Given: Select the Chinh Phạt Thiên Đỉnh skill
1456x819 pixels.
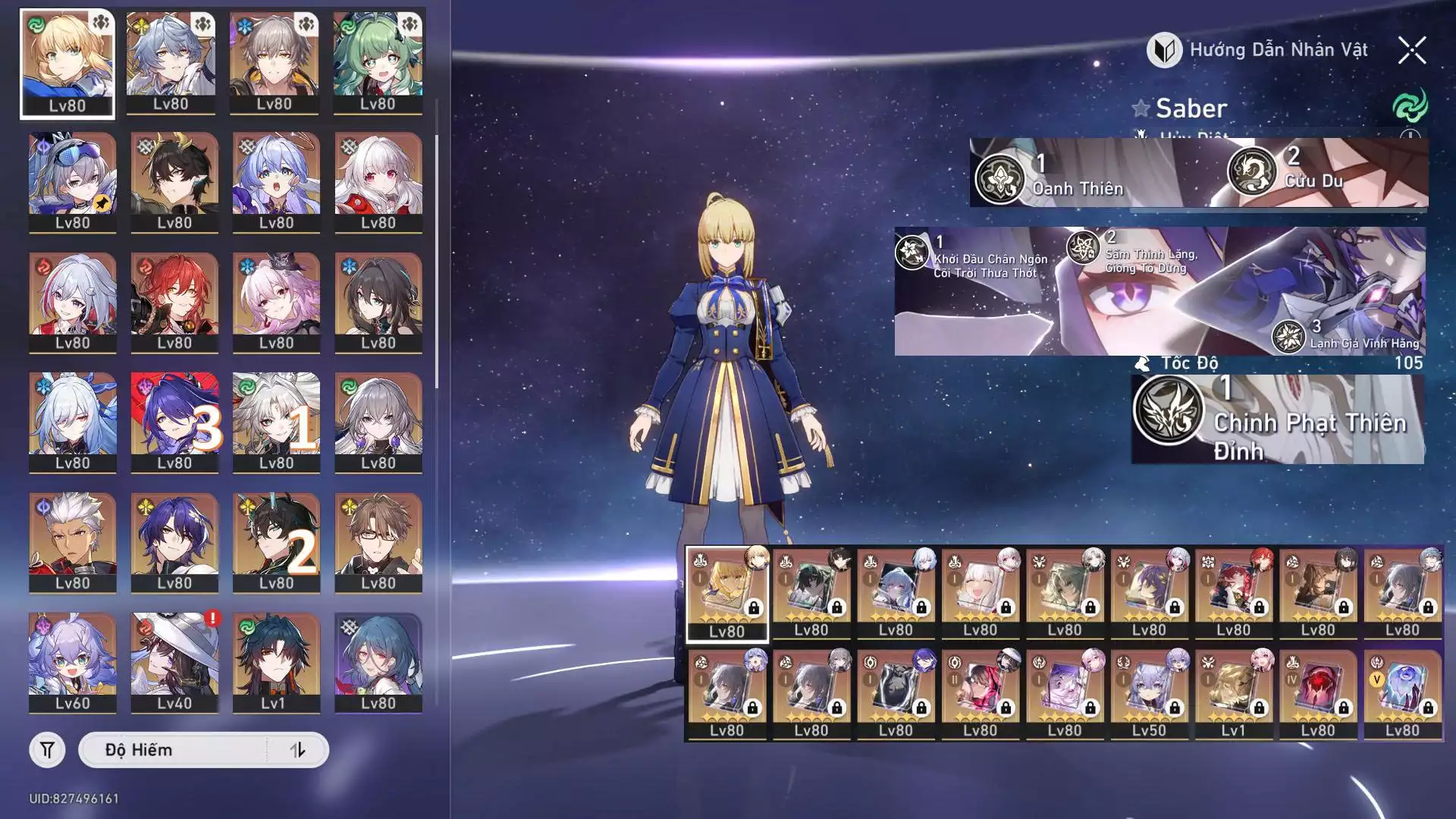Looking at the screenshot, I should click(x=1169, y=410).
